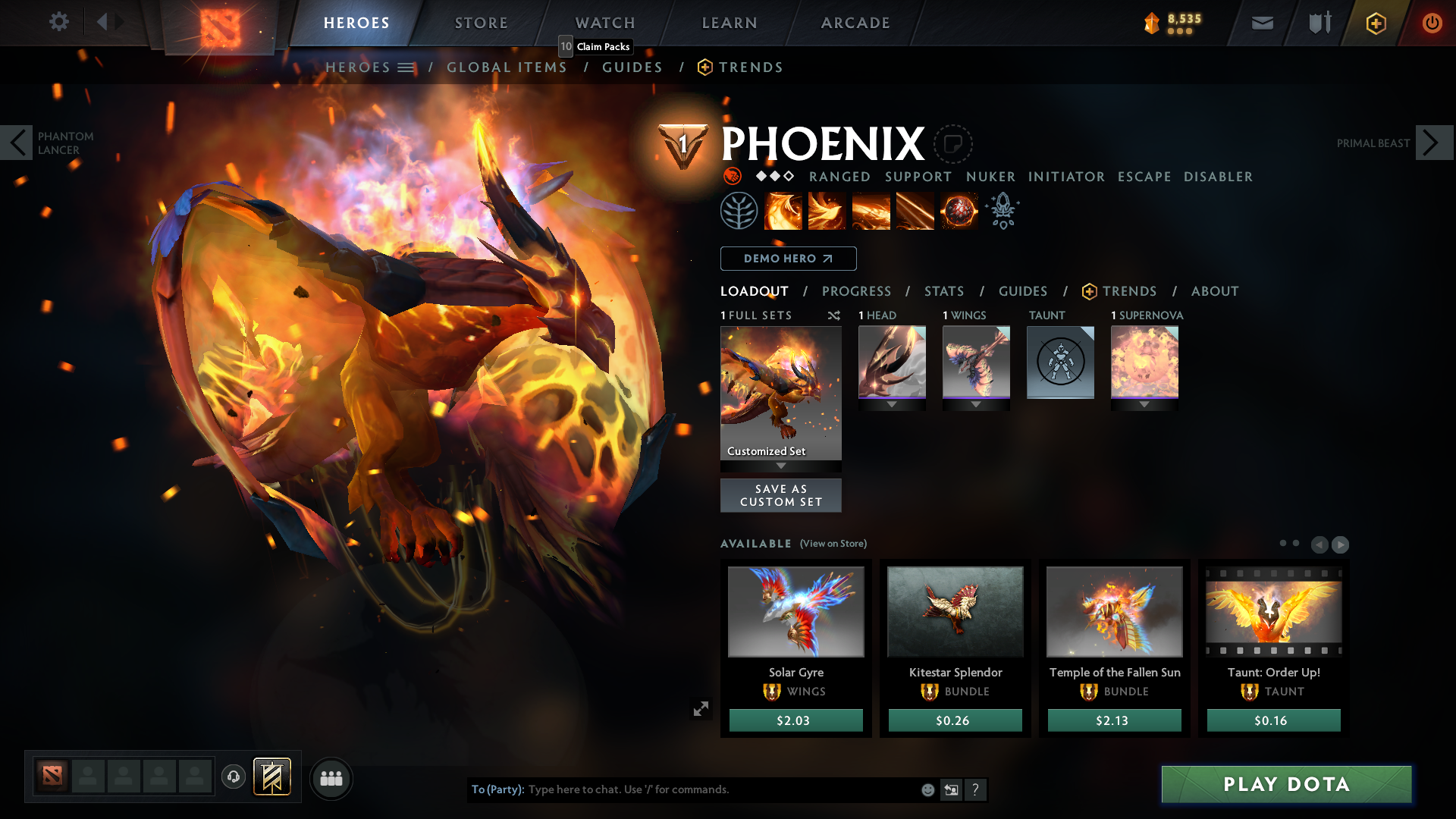
Task: Open the friends list icon
Action: (331, 779)
